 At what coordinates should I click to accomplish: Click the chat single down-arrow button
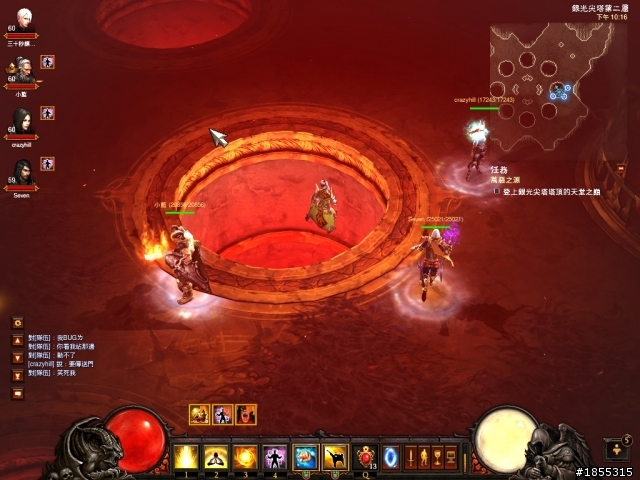[18, 358]
